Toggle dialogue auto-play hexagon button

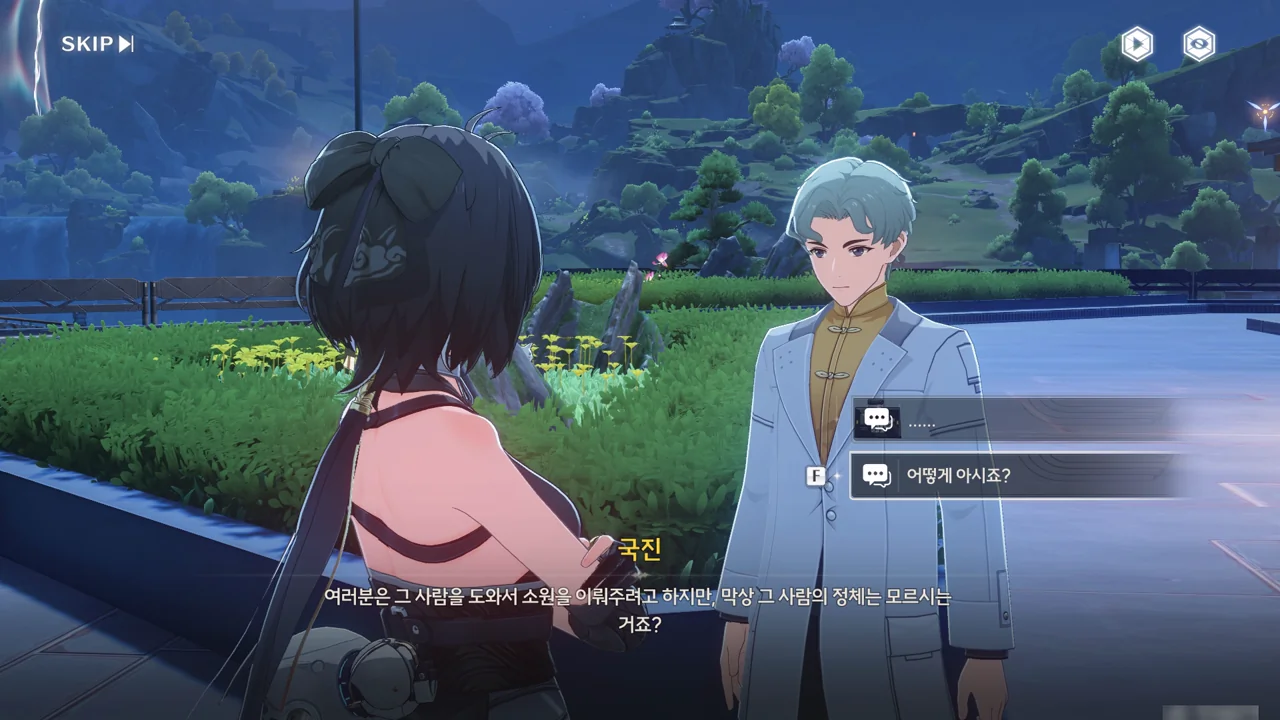(x=1136, y=44)
